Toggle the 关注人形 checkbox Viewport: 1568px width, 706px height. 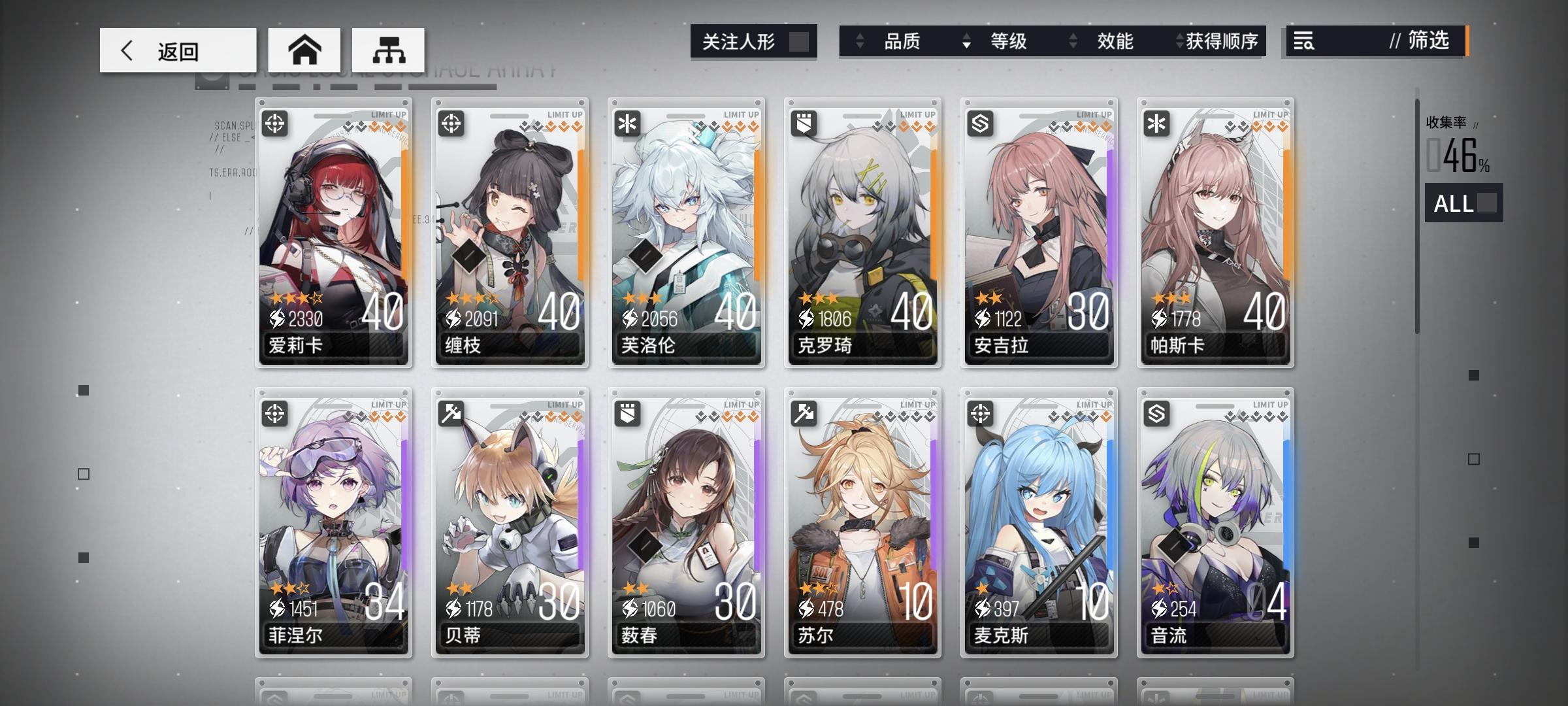tap(803, 41)
